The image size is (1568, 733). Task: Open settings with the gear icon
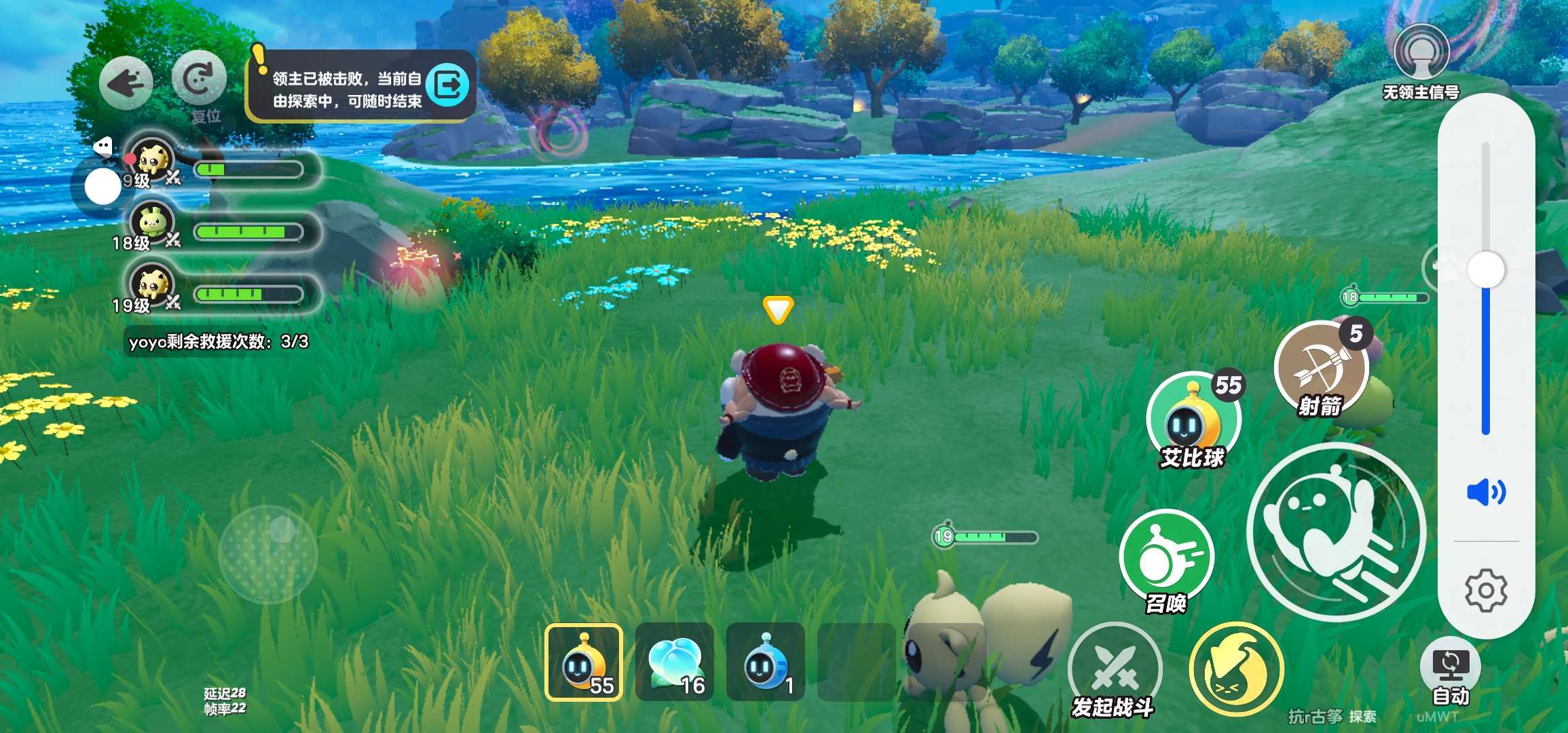[1486, 590]
